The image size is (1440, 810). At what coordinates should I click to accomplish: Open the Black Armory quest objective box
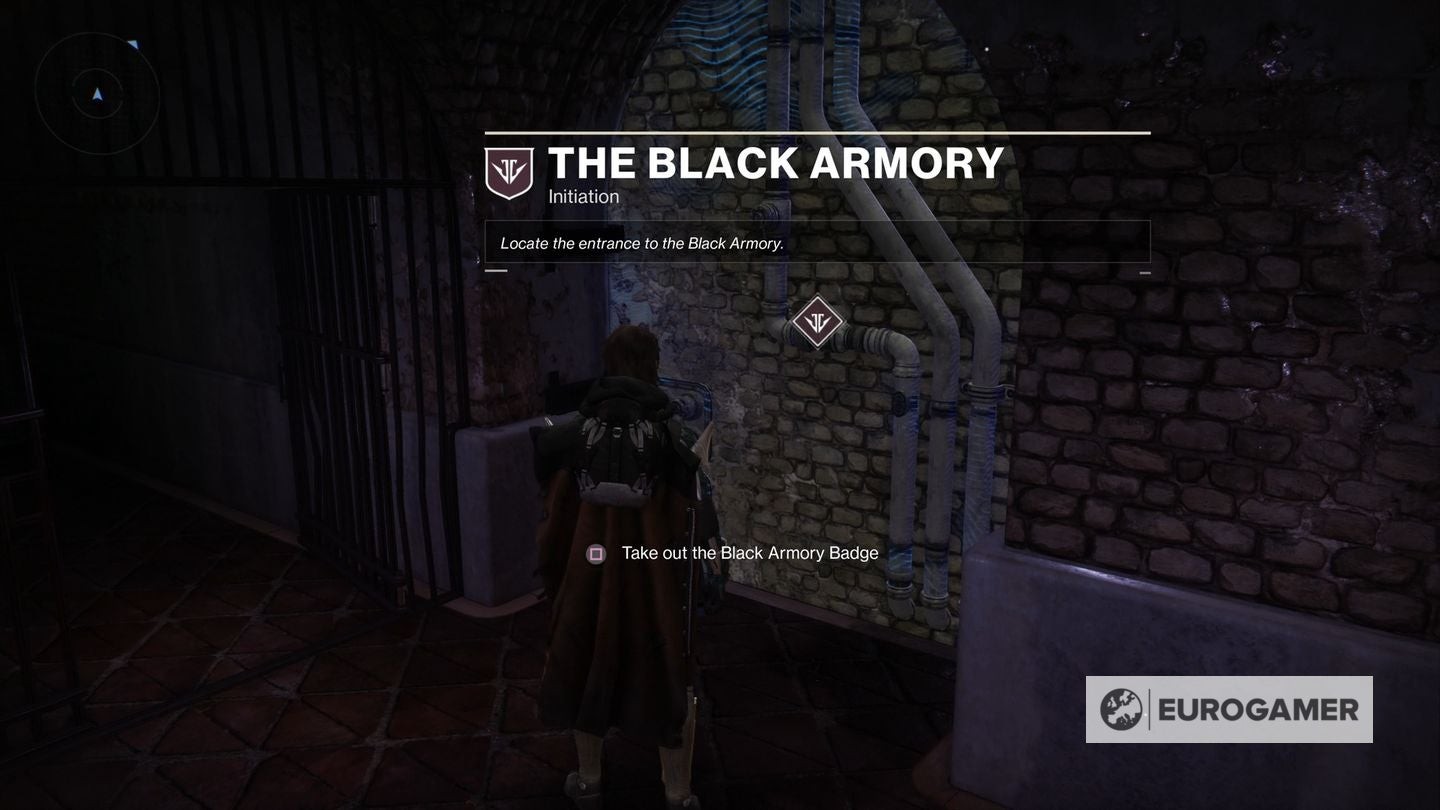pos(817,242)
